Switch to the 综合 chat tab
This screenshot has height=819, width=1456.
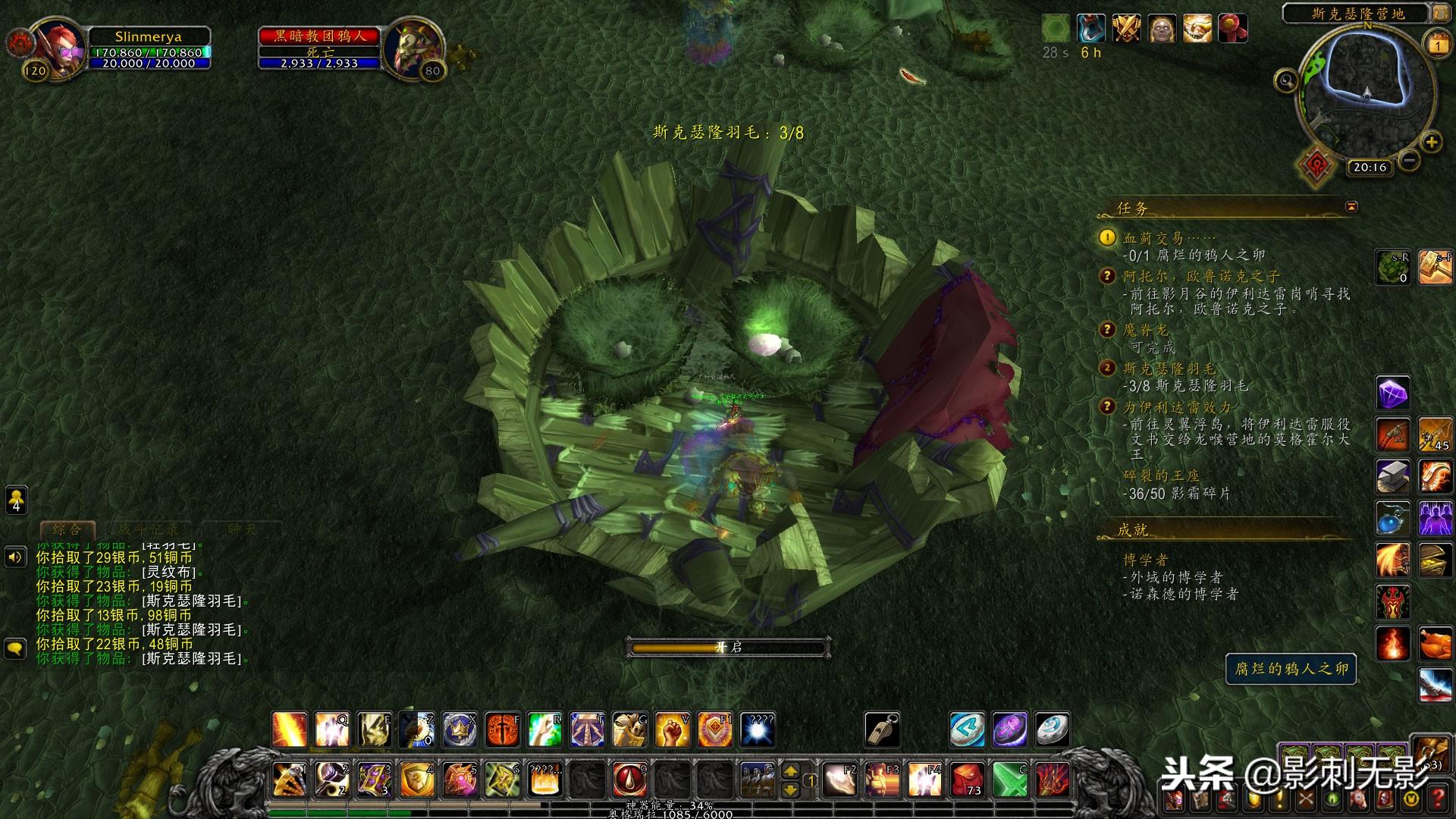[67, 529]
